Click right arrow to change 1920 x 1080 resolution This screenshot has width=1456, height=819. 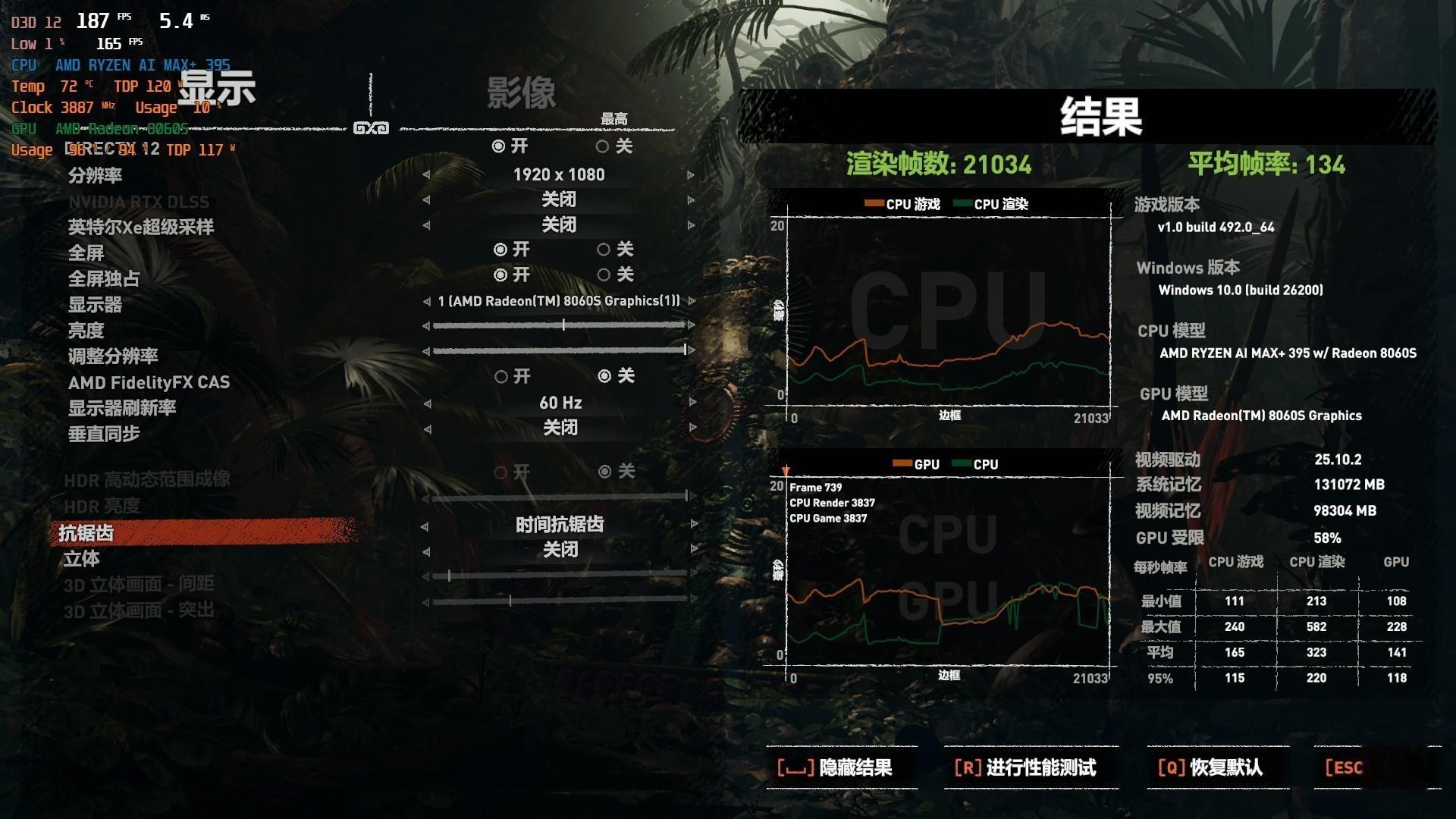pos(689,174)
